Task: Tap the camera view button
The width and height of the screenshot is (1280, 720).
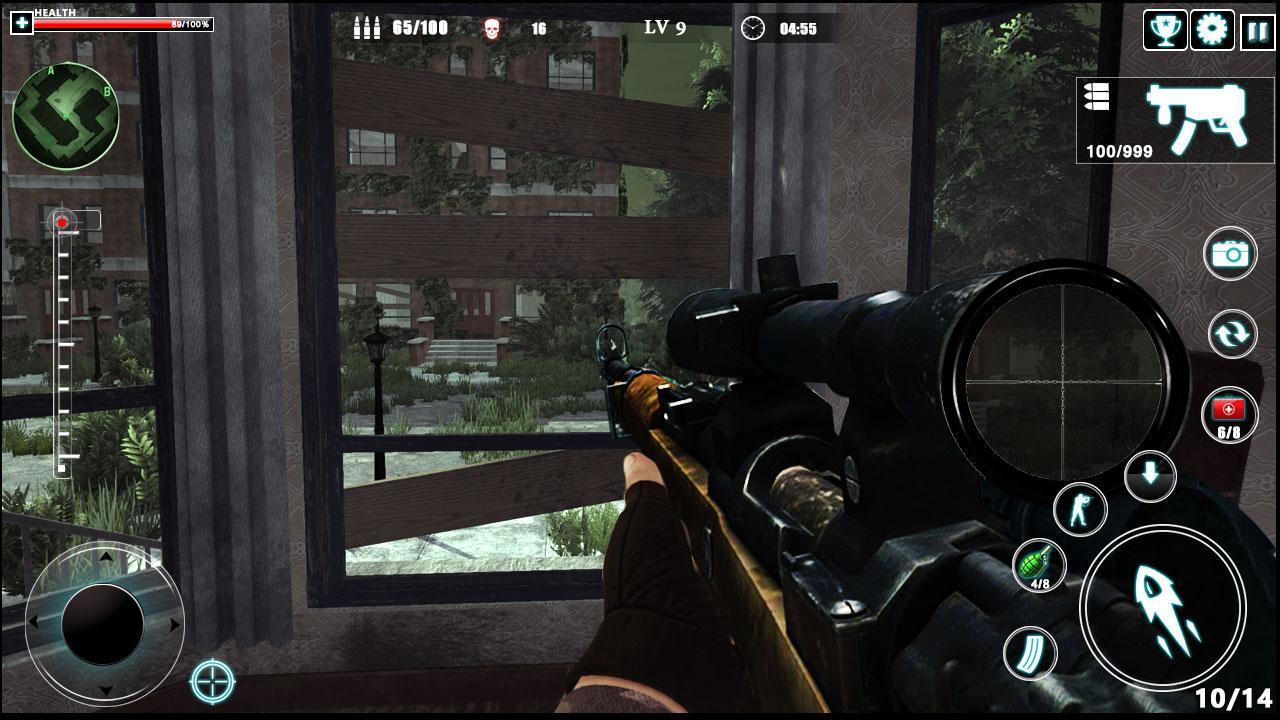Action: click(x=1230, y=254)
